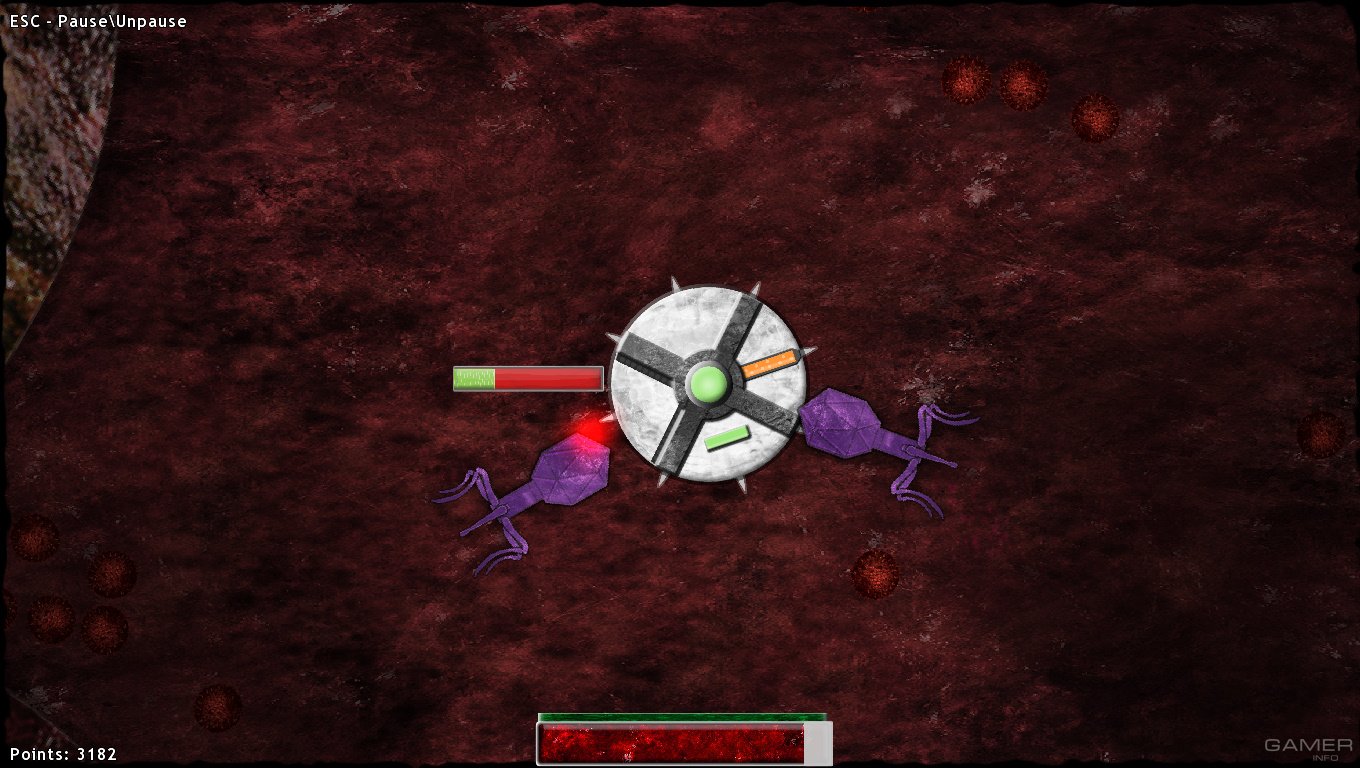Viewport: 1360px width, 768px height.
Task: Click the green fill of the enemy health bar
Action: (473, 378)
